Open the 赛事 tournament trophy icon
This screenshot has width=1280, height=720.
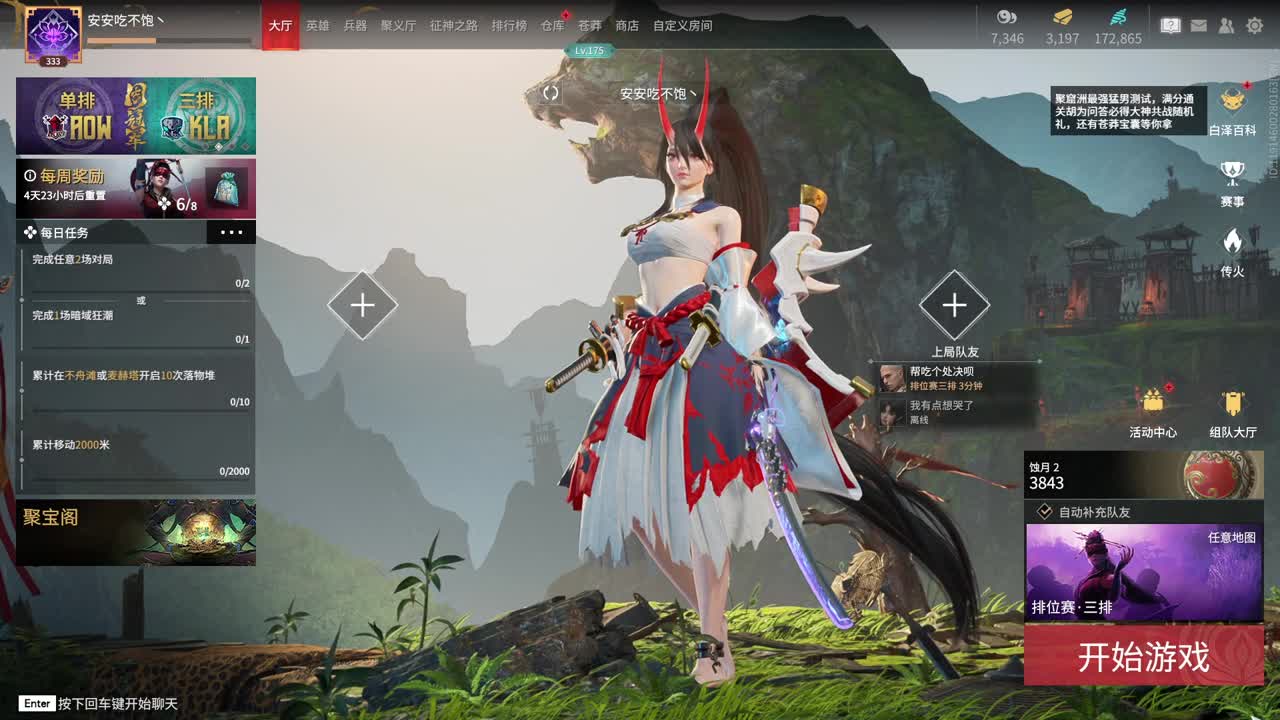point(1232,182)
